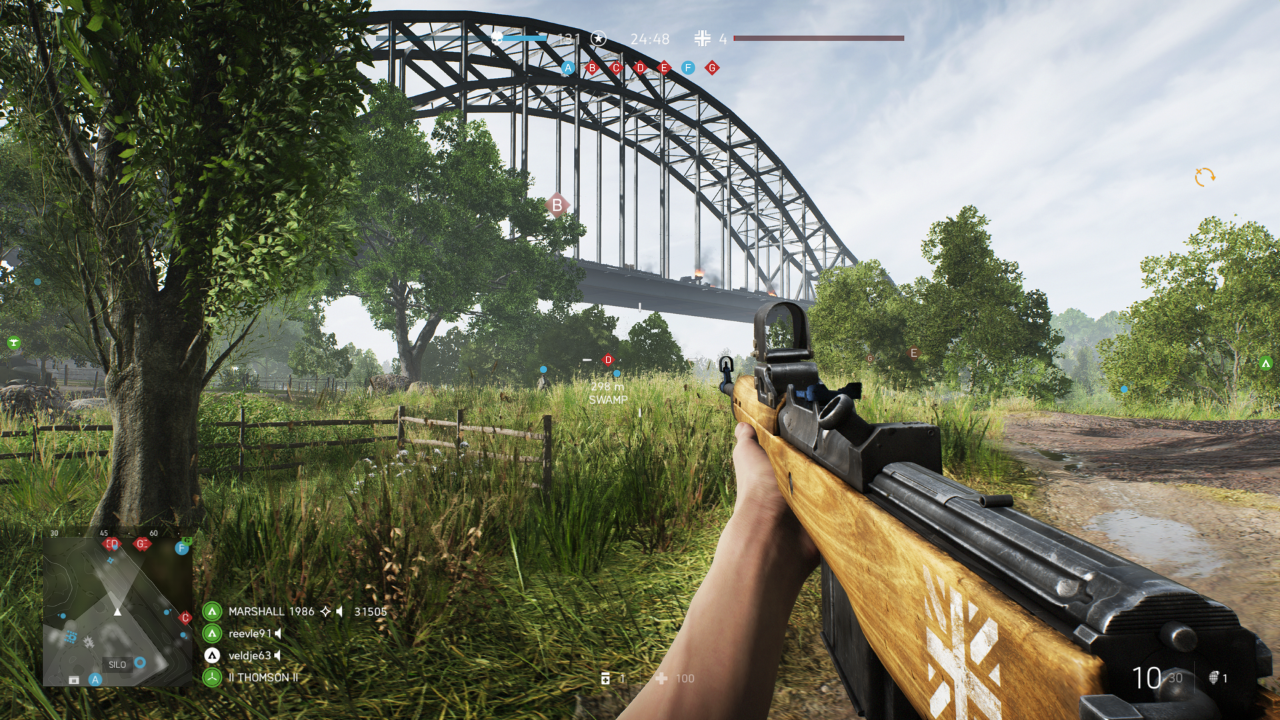This screenshot has height=720, width=1280.
Task: Click the medical pouch icon
Action: (x=606, y=678)
